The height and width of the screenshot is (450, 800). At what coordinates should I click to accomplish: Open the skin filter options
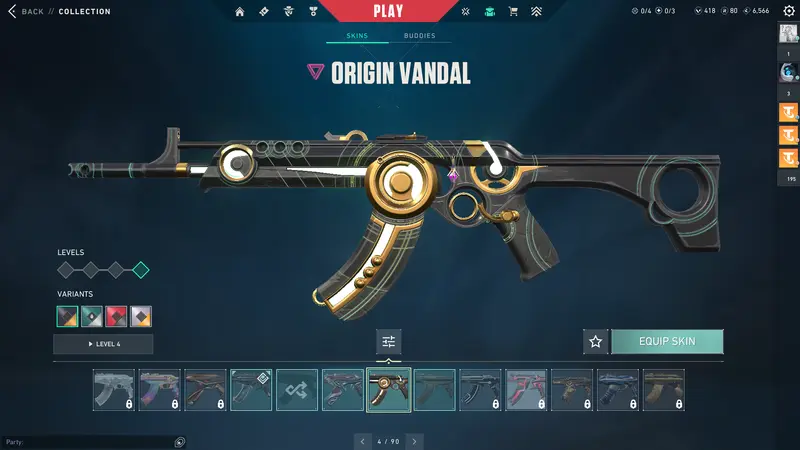(x=389, y=342)
